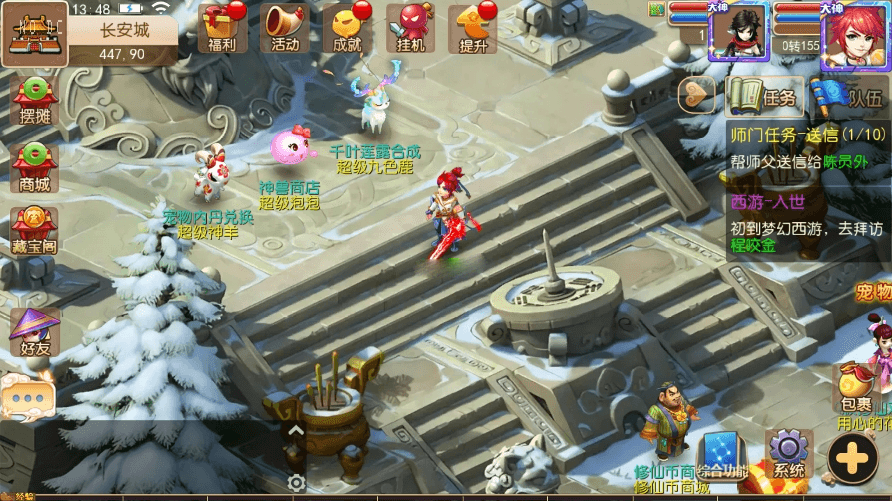Open the 福利 welfare menu
892x501 pixels.
[x=222, y=27]
